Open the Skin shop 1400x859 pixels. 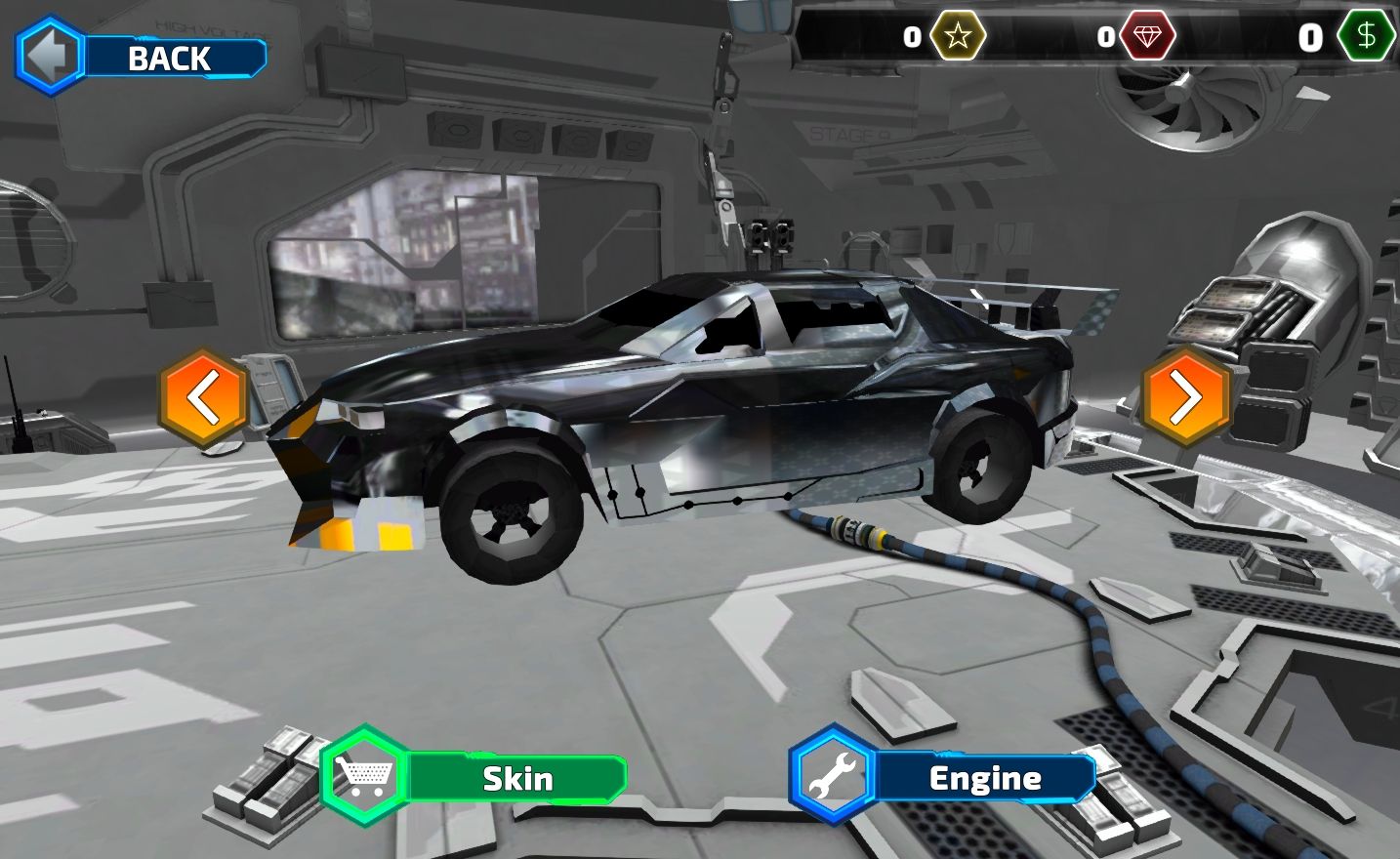475,778
